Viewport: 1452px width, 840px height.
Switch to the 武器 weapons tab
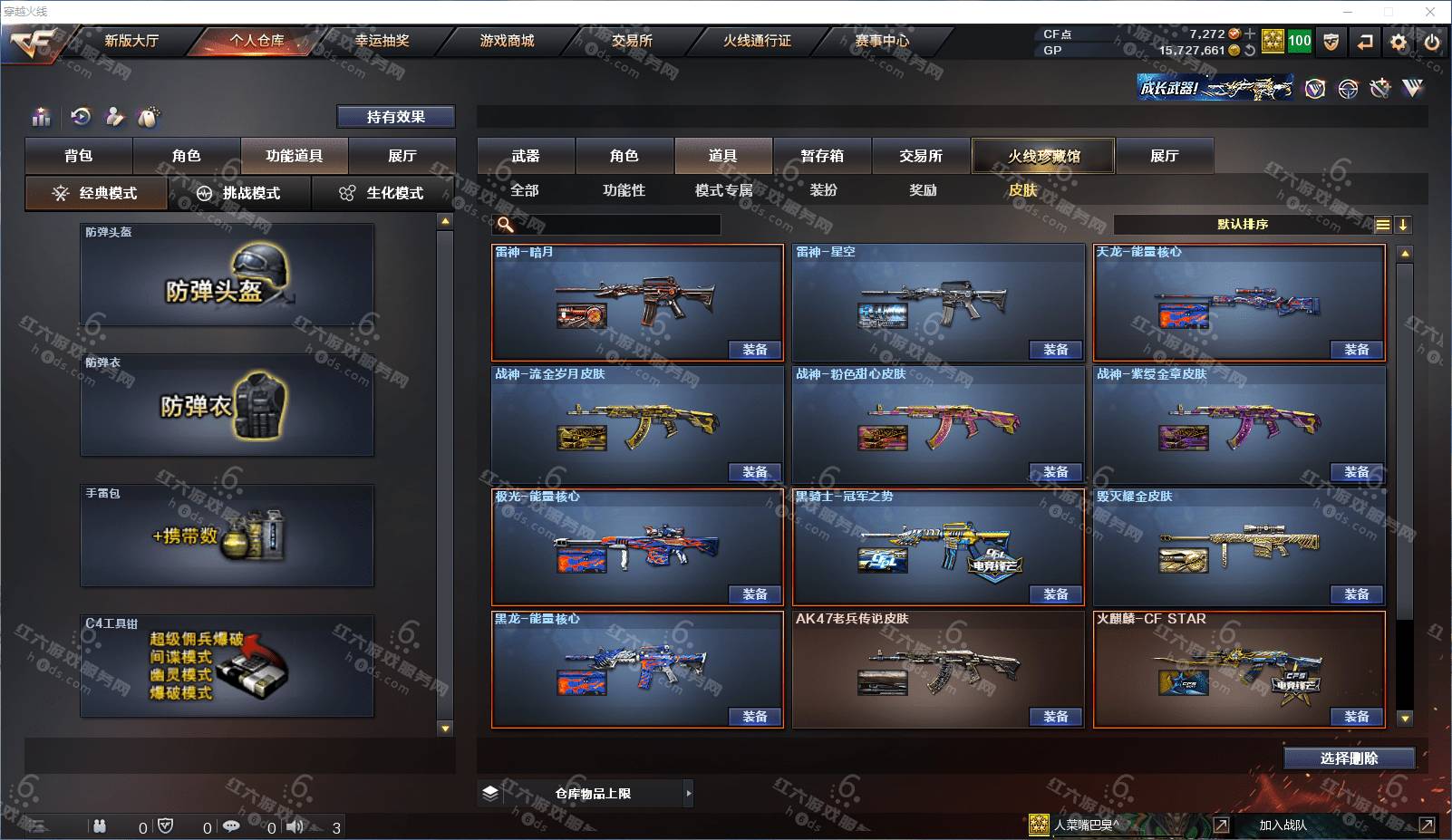coord(526,156)
